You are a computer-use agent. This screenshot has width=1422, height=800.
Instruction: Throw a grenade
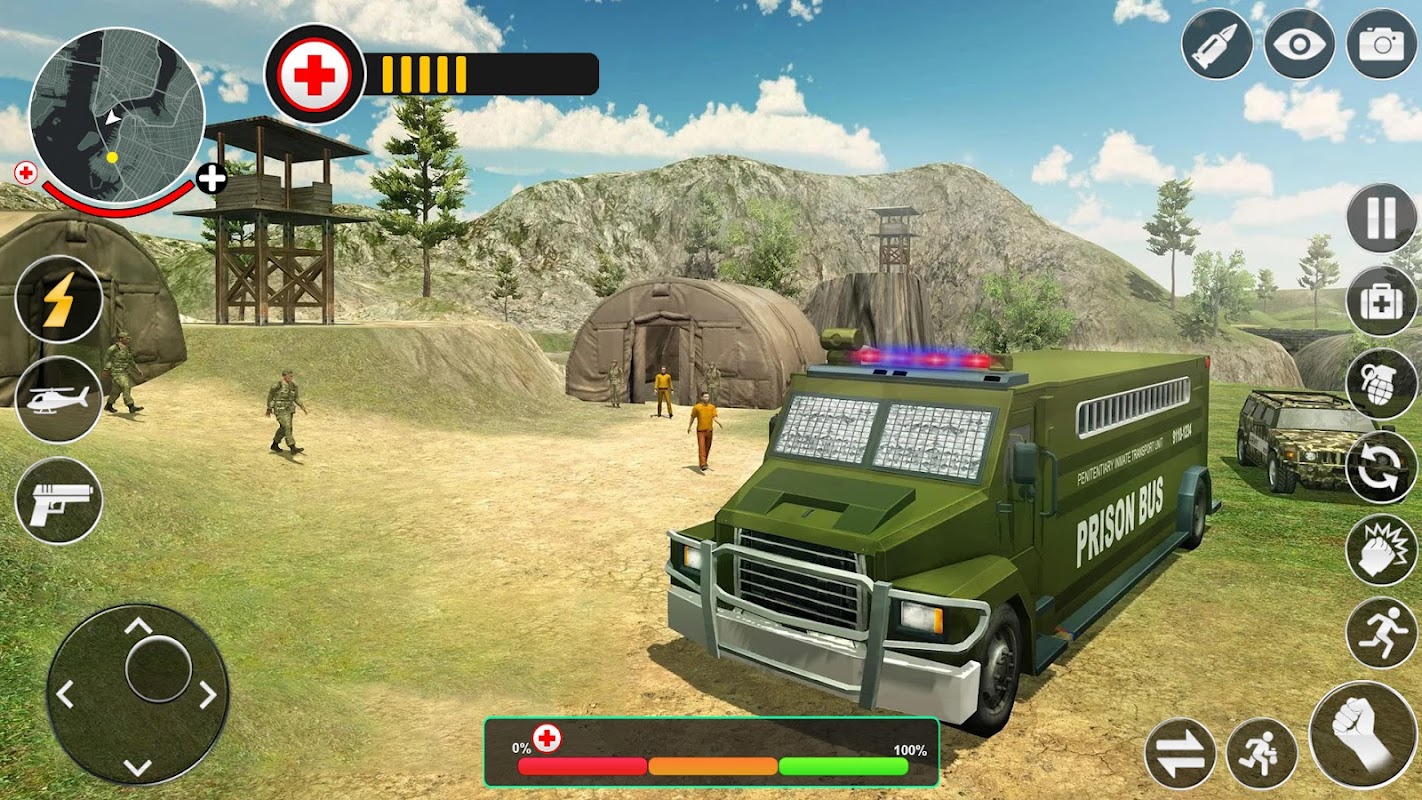[x=1381, y=384]
